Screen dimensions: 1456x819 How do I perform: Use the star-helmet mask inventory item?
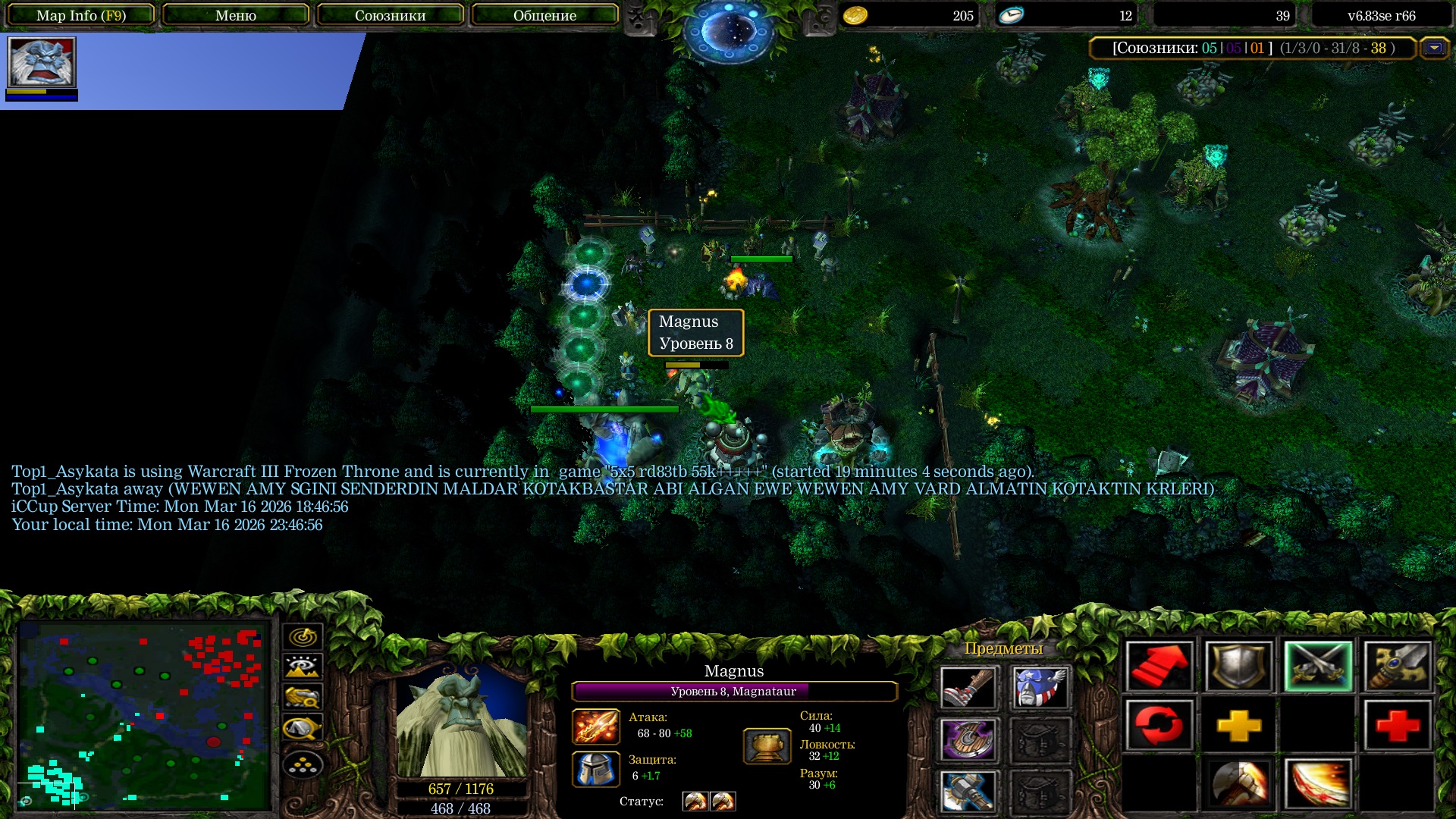pyautogui.click(x=1040, y=688)
